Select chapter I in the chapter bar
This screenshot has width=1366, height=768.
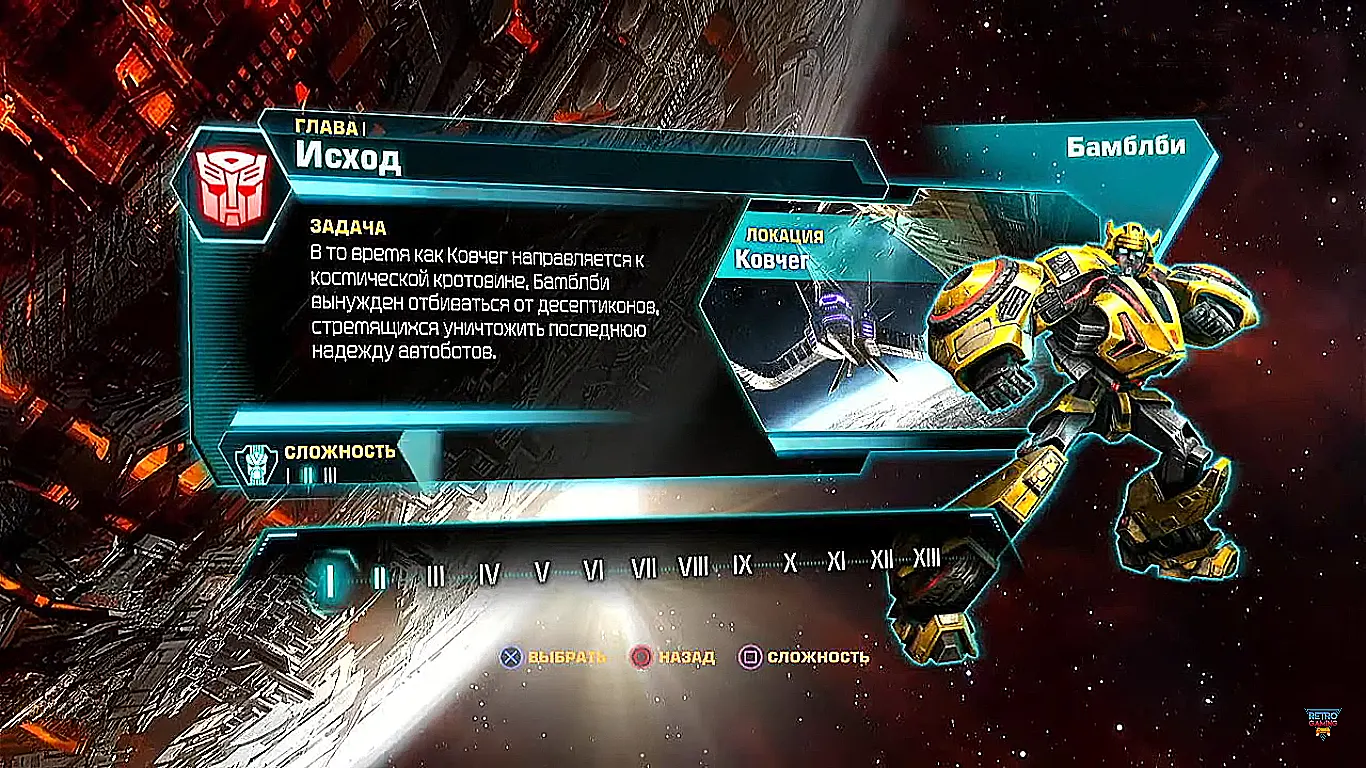click(x=328, y=577)
